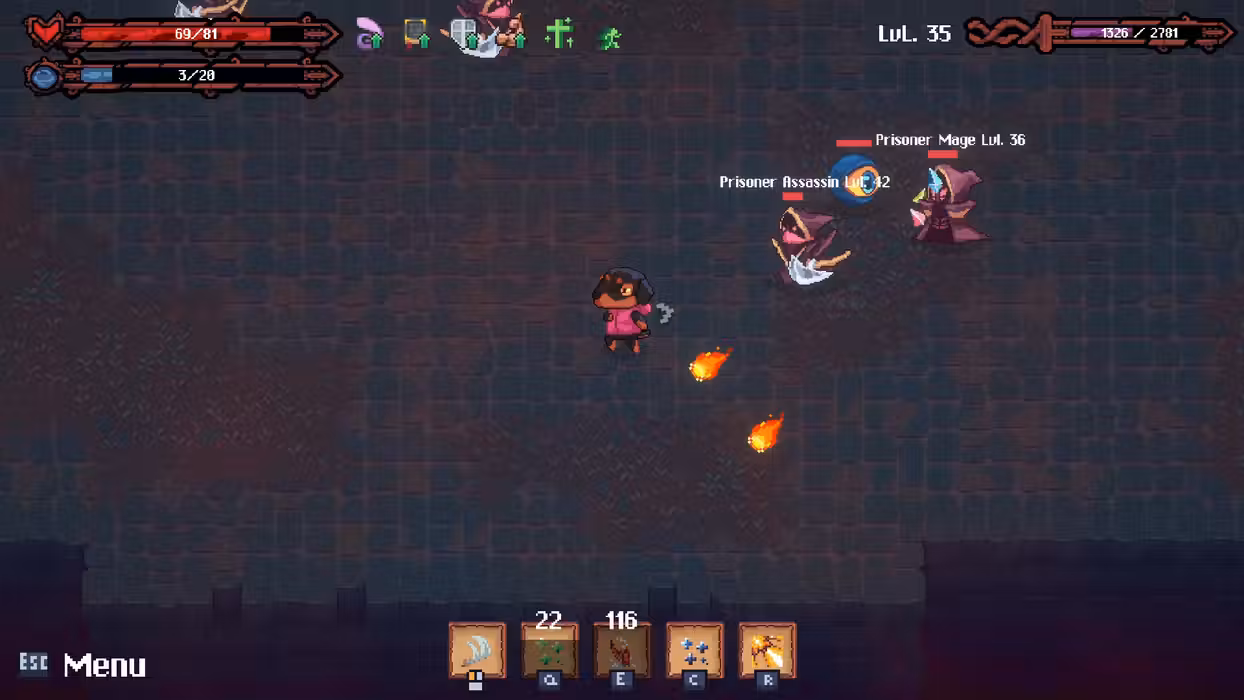Inspect the yellow-framed banner buff icon
The height and width of the screenshot is (700, 1244).
click(x=416, y=35)
